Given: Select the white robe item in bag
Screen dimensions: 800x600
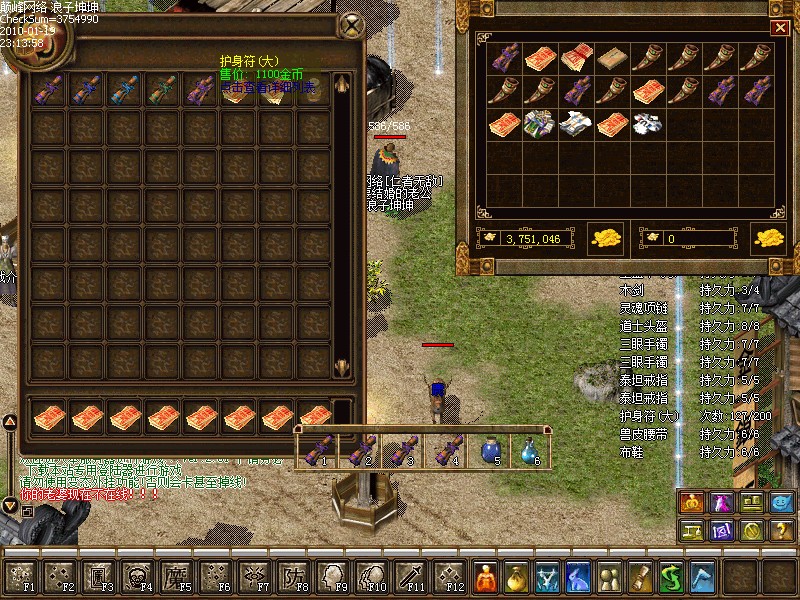Looking at the screenshot, I should (647, 125).
